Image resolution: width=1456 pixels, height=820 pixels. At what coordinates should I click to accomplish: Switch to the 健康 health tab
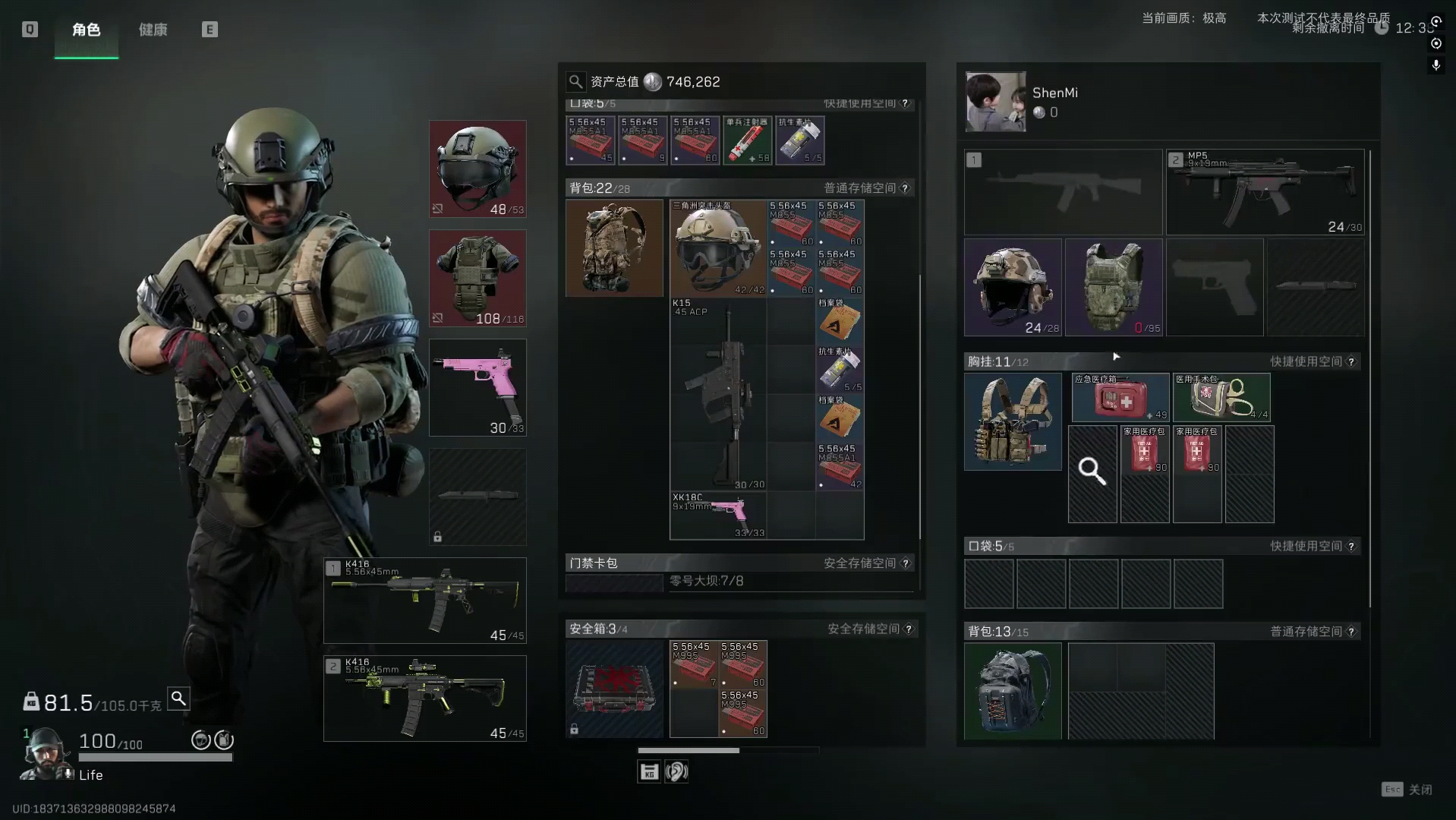153,30
